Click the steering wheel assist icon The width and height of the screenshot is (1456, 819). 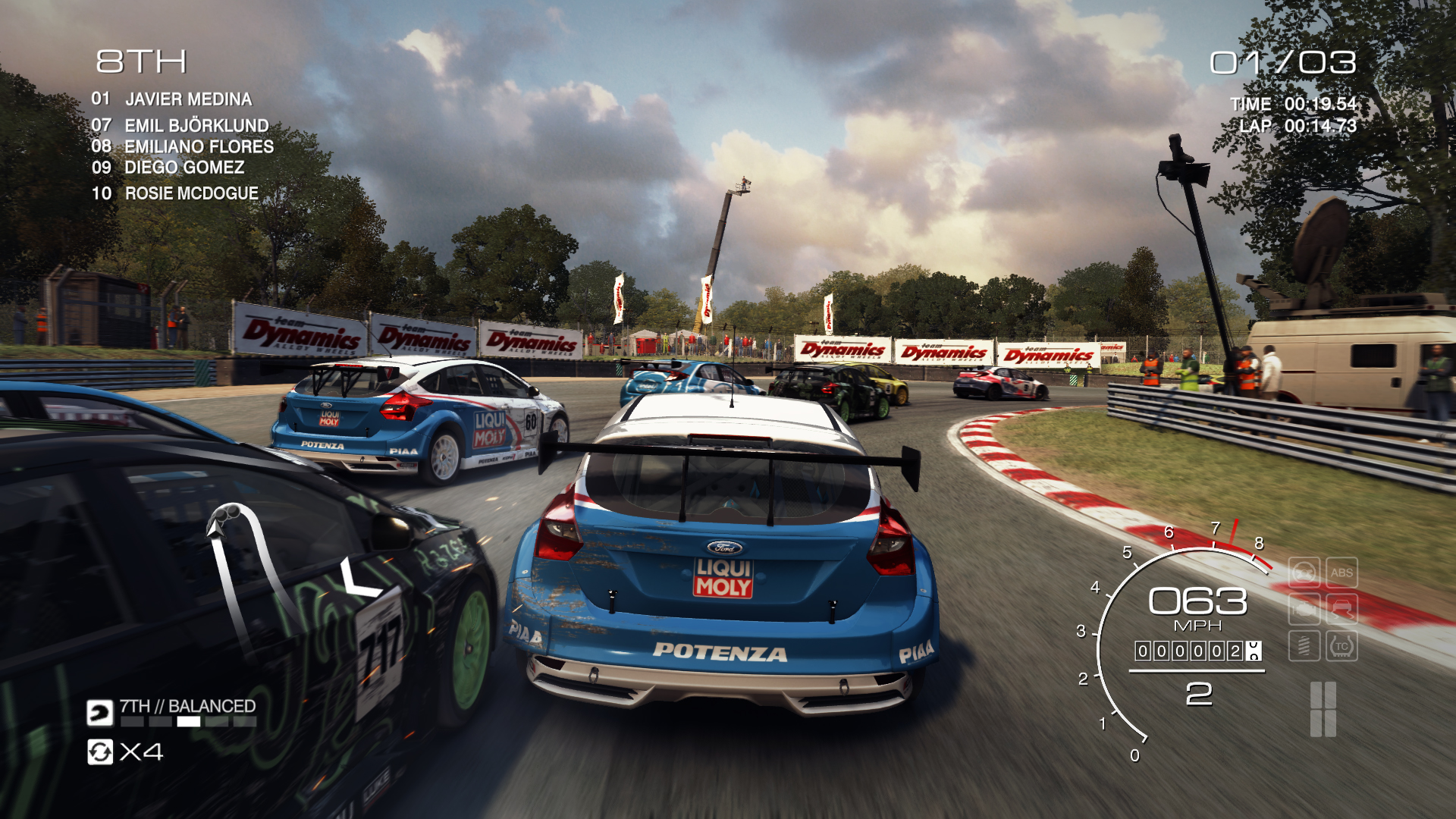point(1304,573)
